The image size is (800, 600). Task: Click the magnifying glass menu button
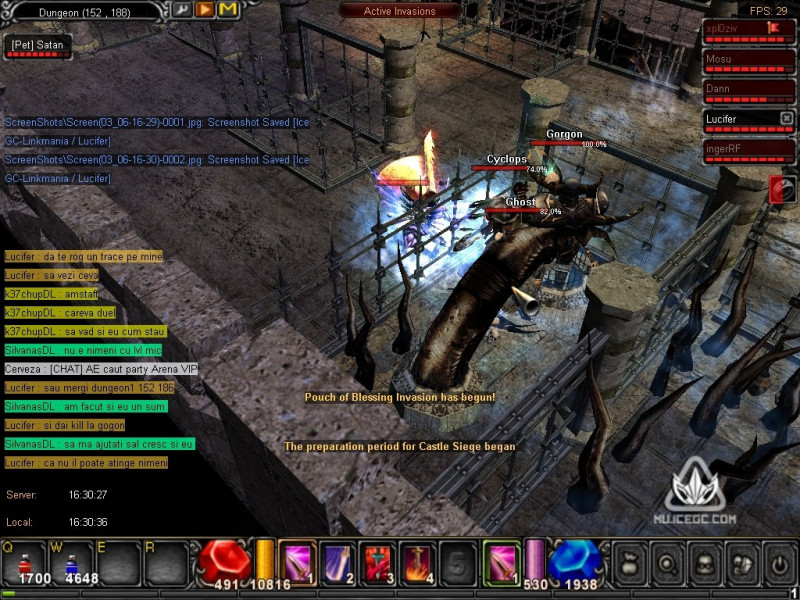coord(667,563)
